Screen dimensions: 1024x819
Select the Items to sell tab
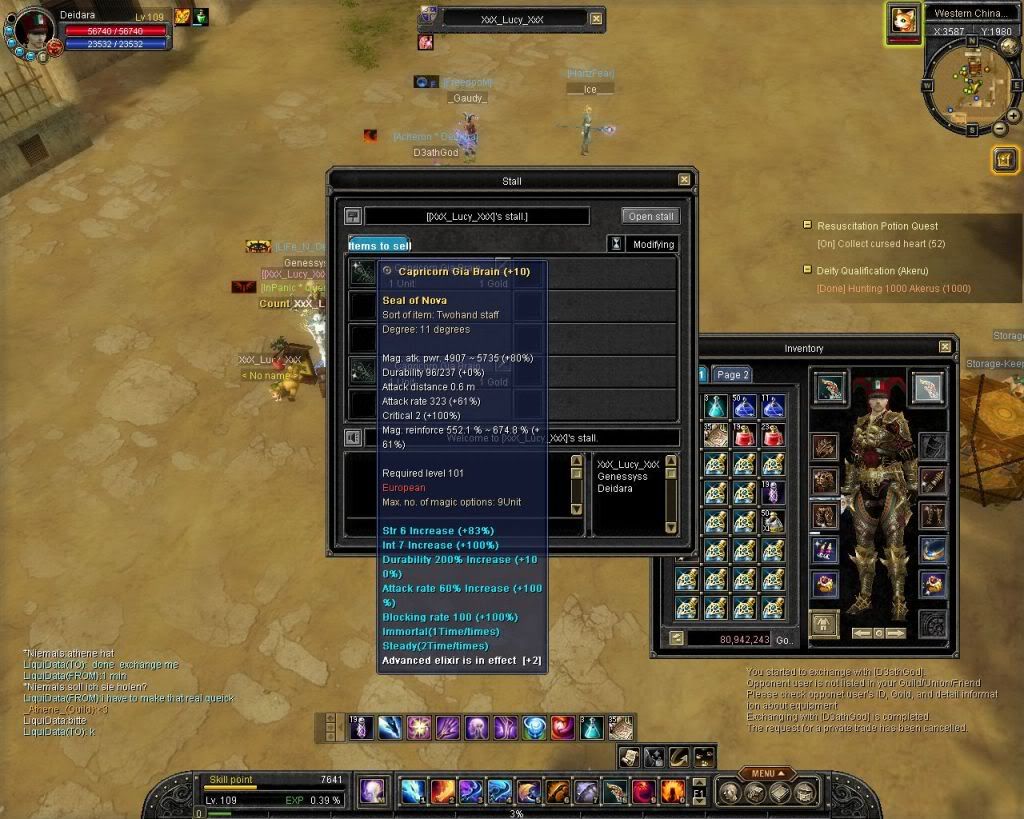tap(379, 245)
